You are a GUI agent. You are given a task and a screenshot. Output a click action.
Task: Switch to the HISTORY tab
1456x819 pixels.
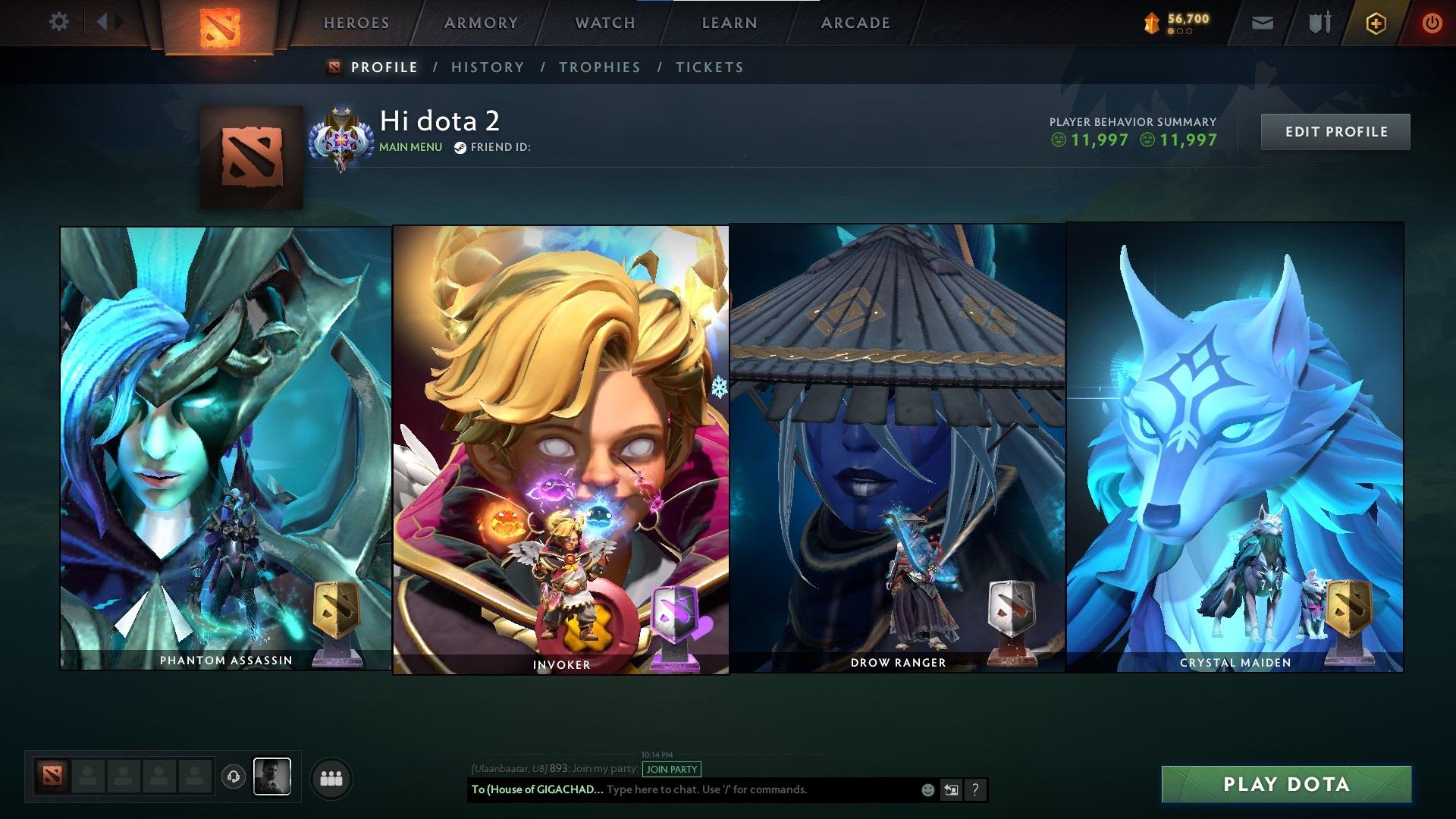pos(487,67)
